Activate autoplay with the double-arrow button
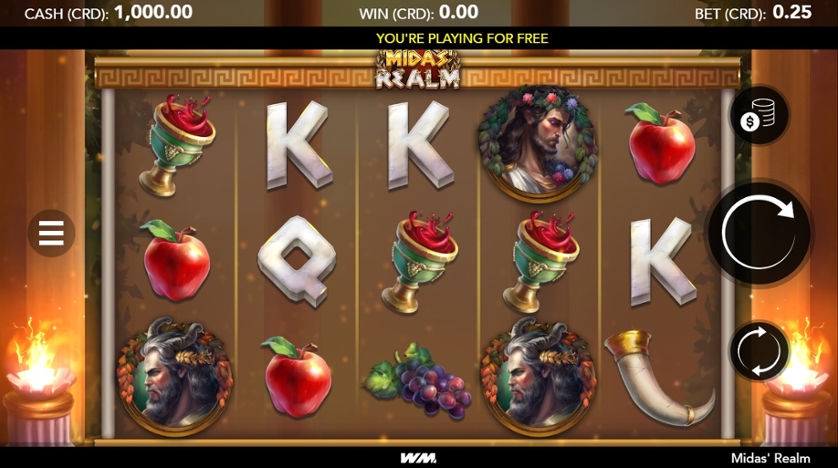The height and width of the screenshot is (468, 838). (759, 352)
